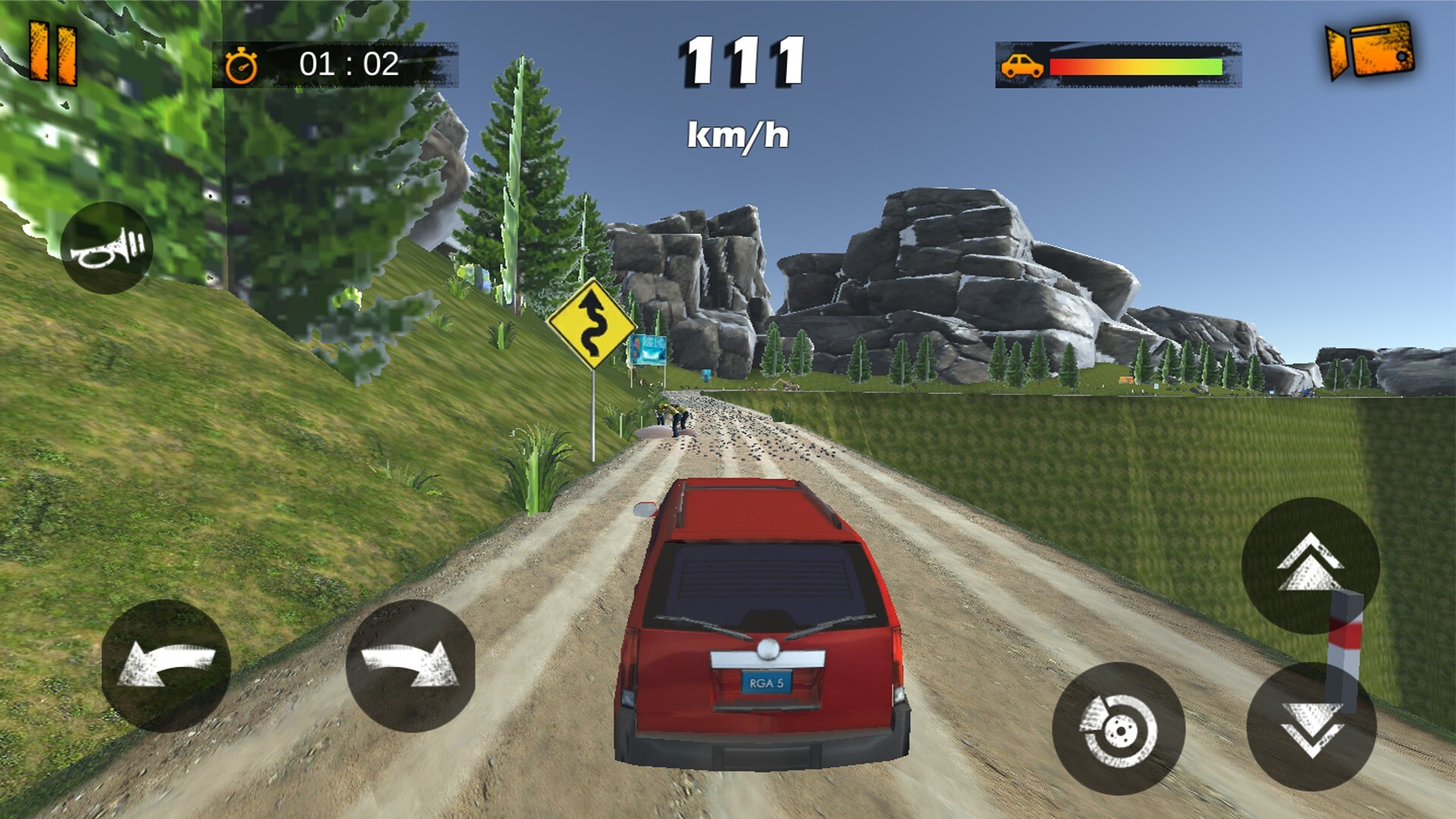Apply the brake disc button

(1119, 728)
